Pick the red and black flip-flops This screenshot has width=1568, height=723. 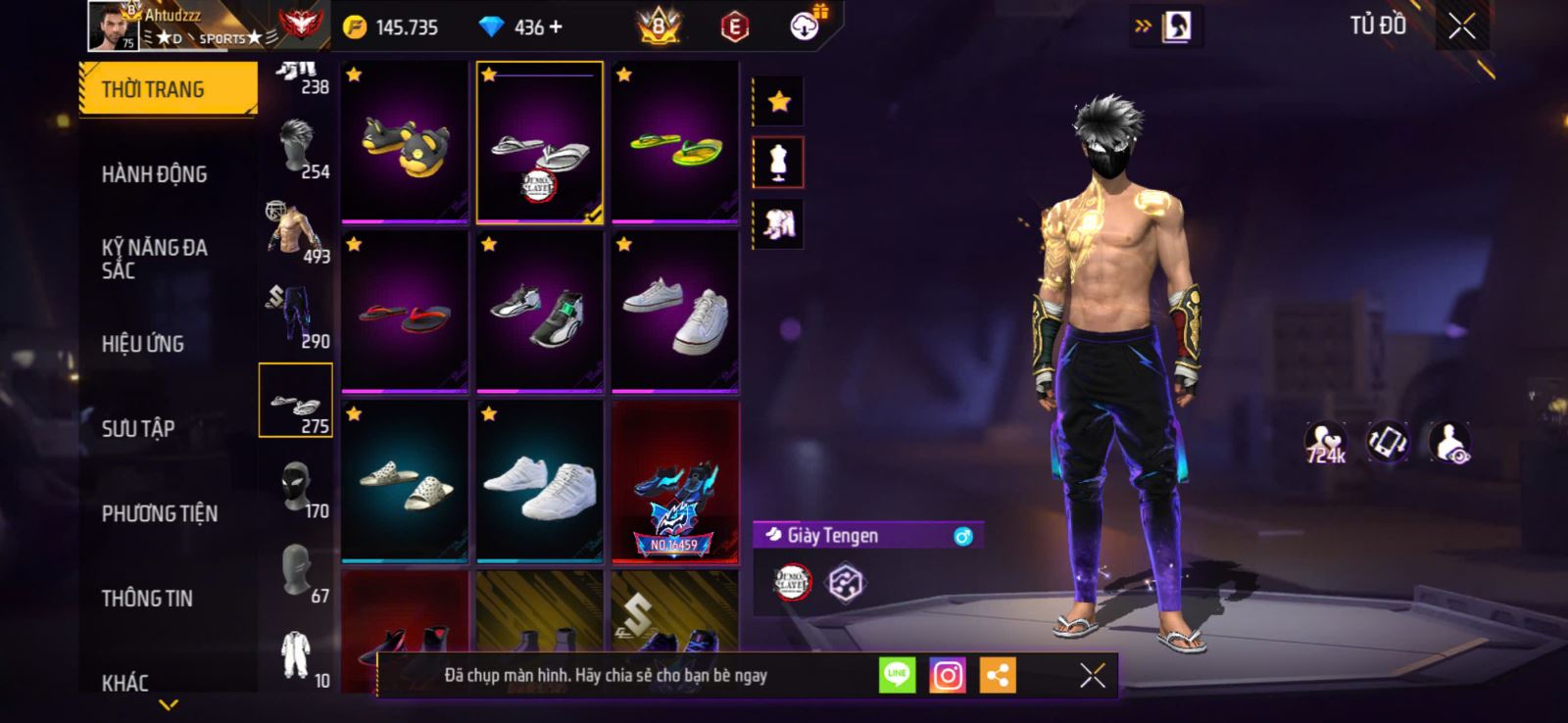click(405, 313)
